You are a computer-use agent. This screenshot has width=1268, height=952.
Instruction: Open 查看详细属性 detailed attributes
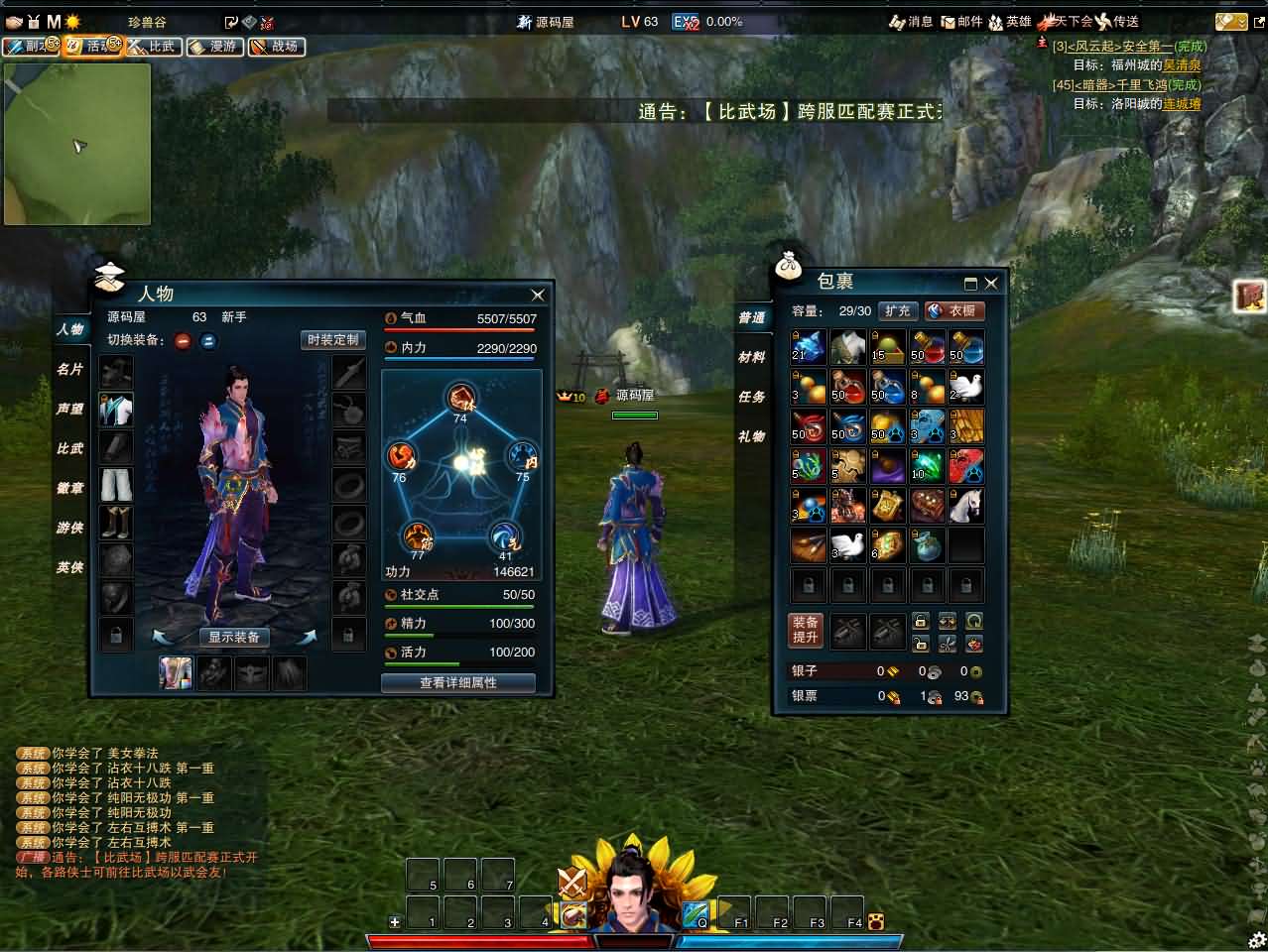click(457, 682)
